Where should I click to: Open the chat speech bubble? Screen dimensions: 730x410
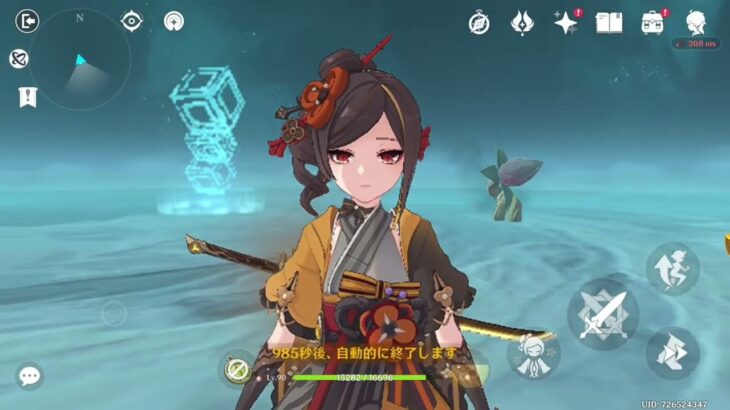click(30, 376)
